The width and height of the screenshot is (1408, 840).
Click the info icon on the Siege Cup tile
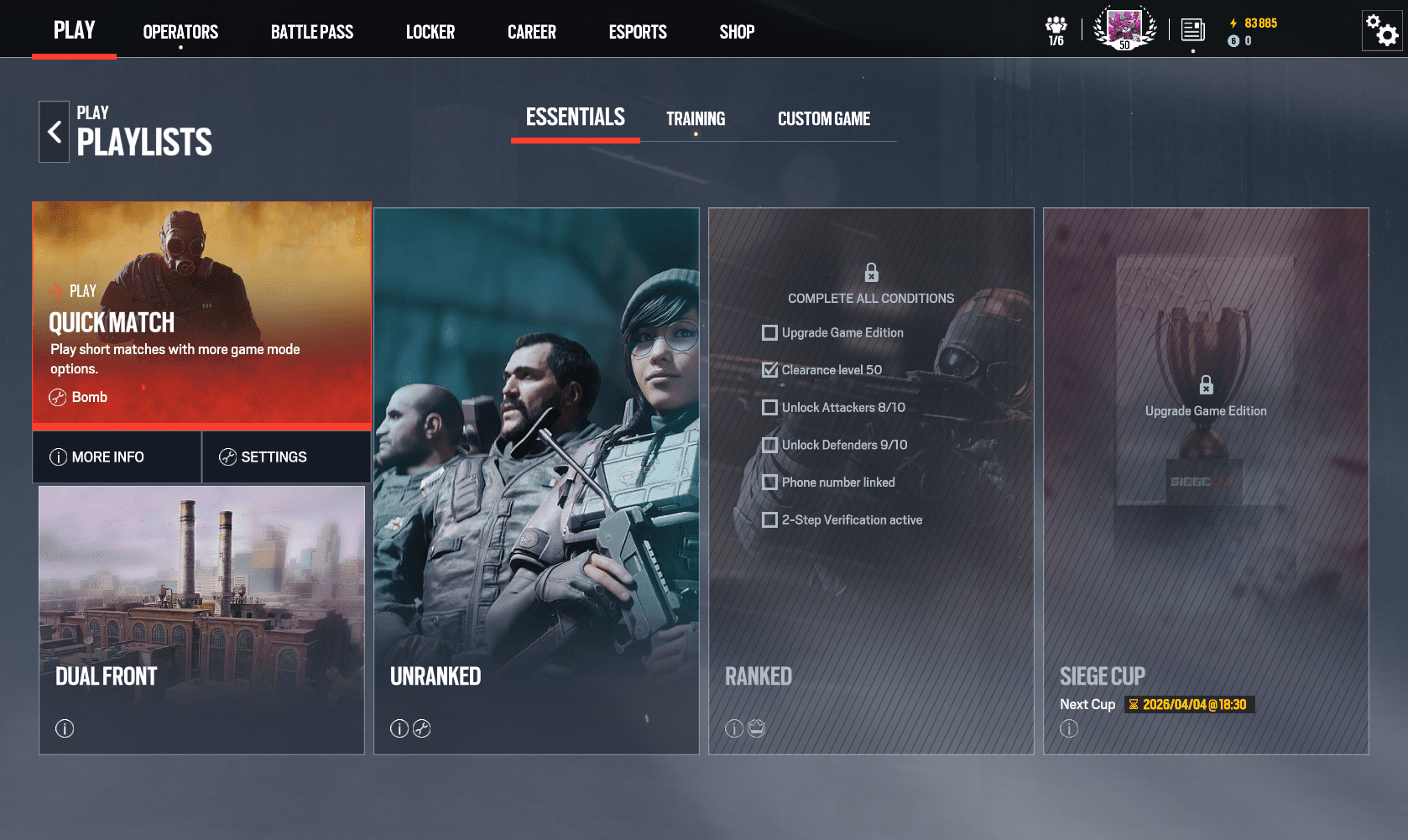(x=1069, y=728)
